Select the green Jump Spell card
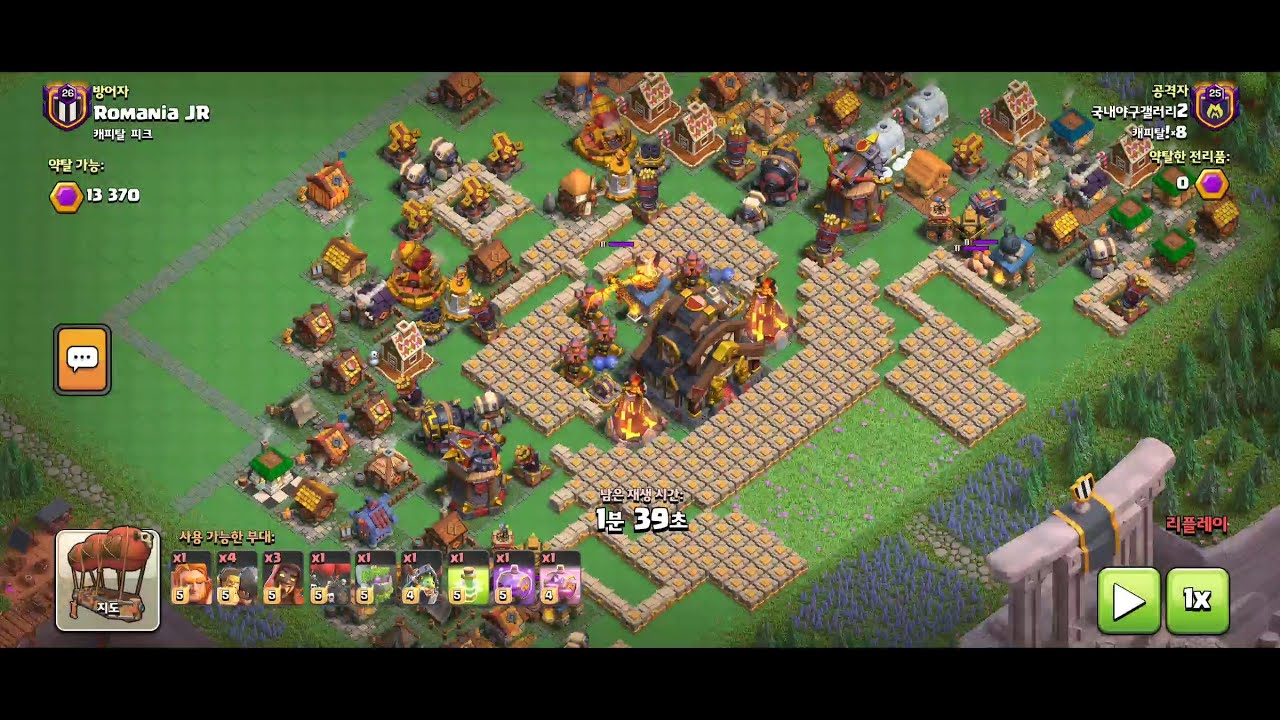The height and width of the screenshot is (720, 1280). [x=468, y=578]
